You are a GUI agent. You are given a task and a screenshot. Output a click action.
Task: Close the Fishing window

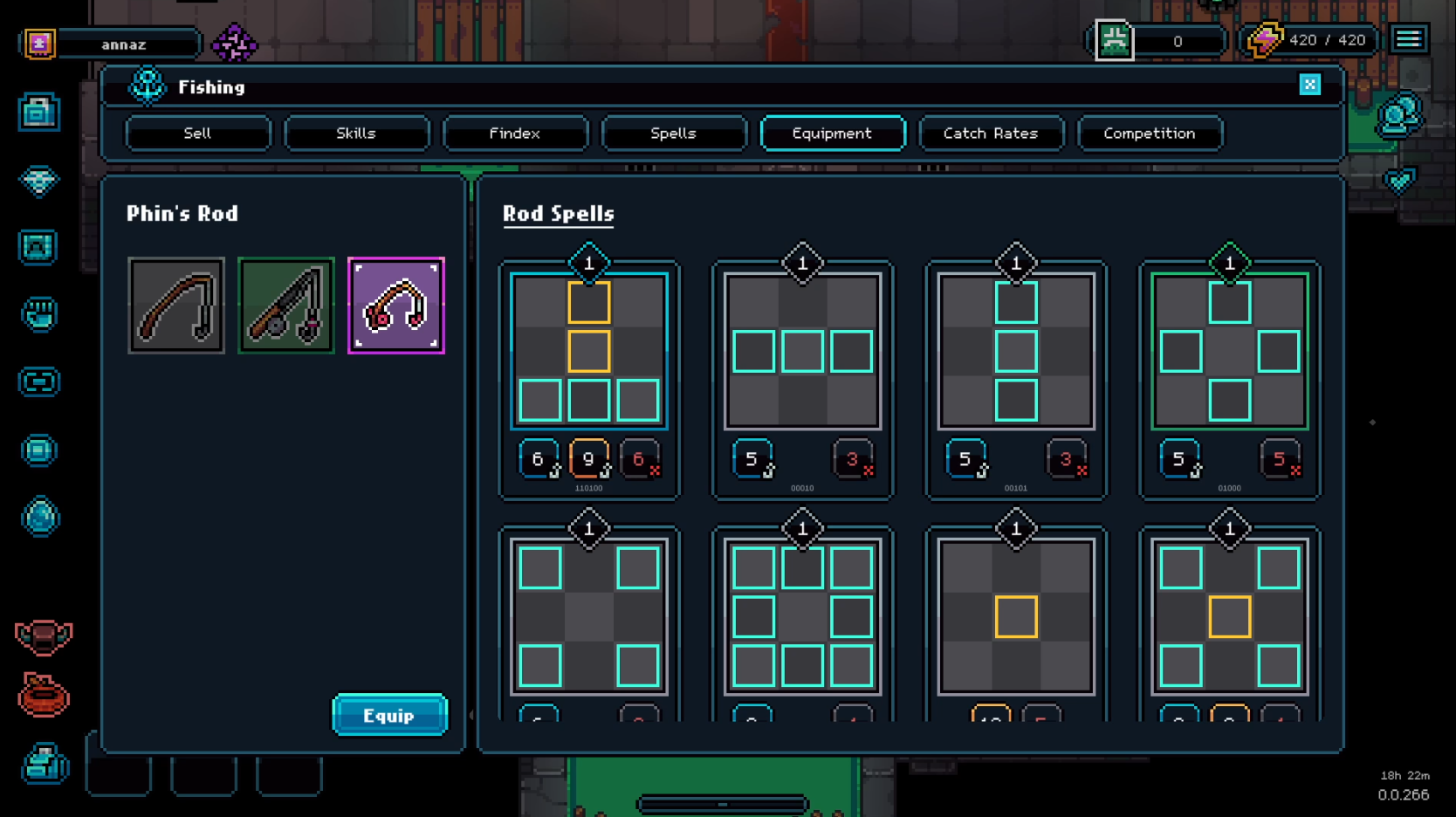1309,85
